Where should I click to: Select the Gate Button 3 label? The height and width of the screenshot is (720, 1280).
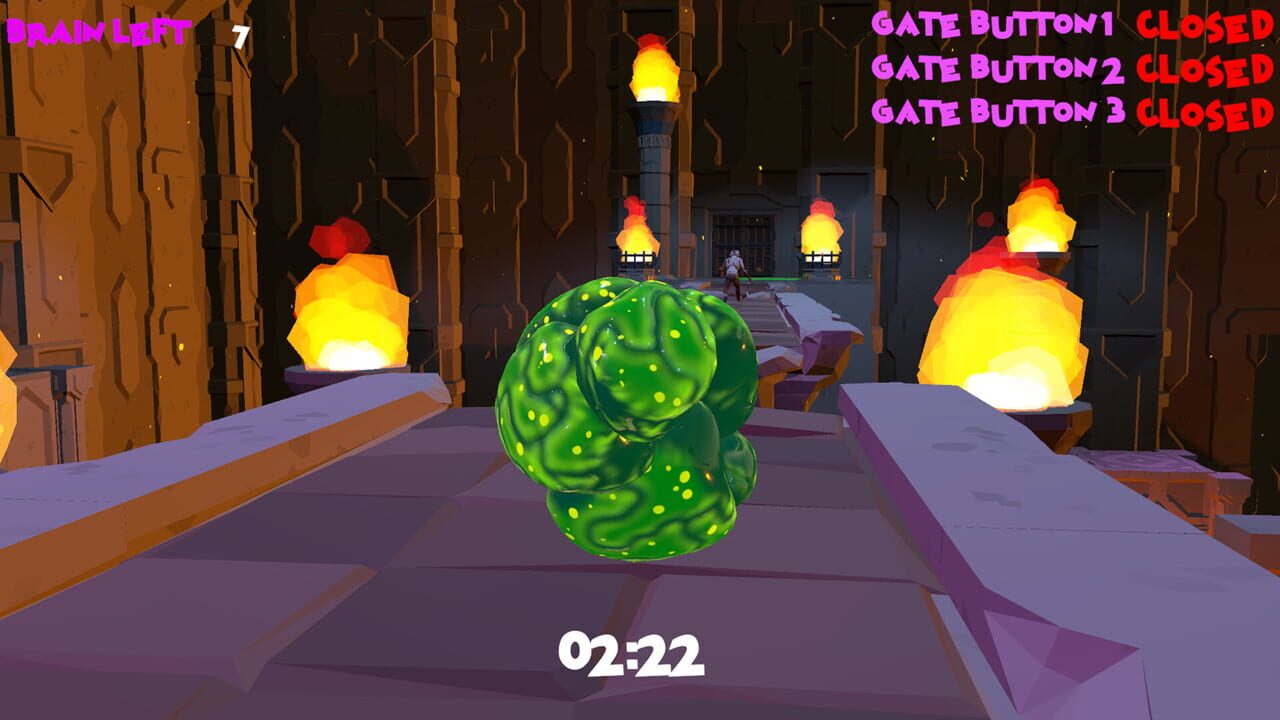coord(1000,108)
